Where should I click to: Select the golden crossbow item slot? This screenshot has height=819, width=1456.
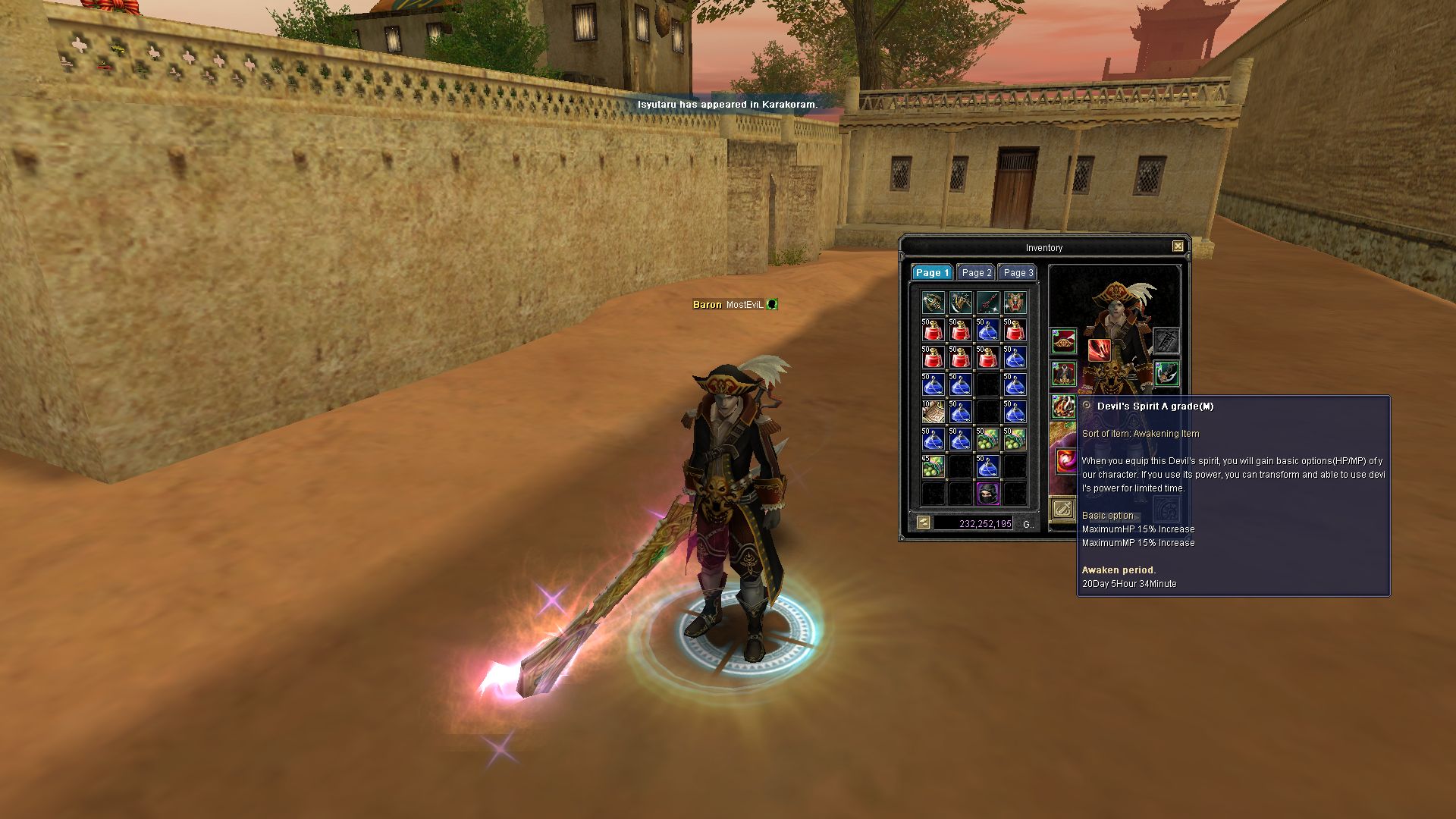pos(933,303)
